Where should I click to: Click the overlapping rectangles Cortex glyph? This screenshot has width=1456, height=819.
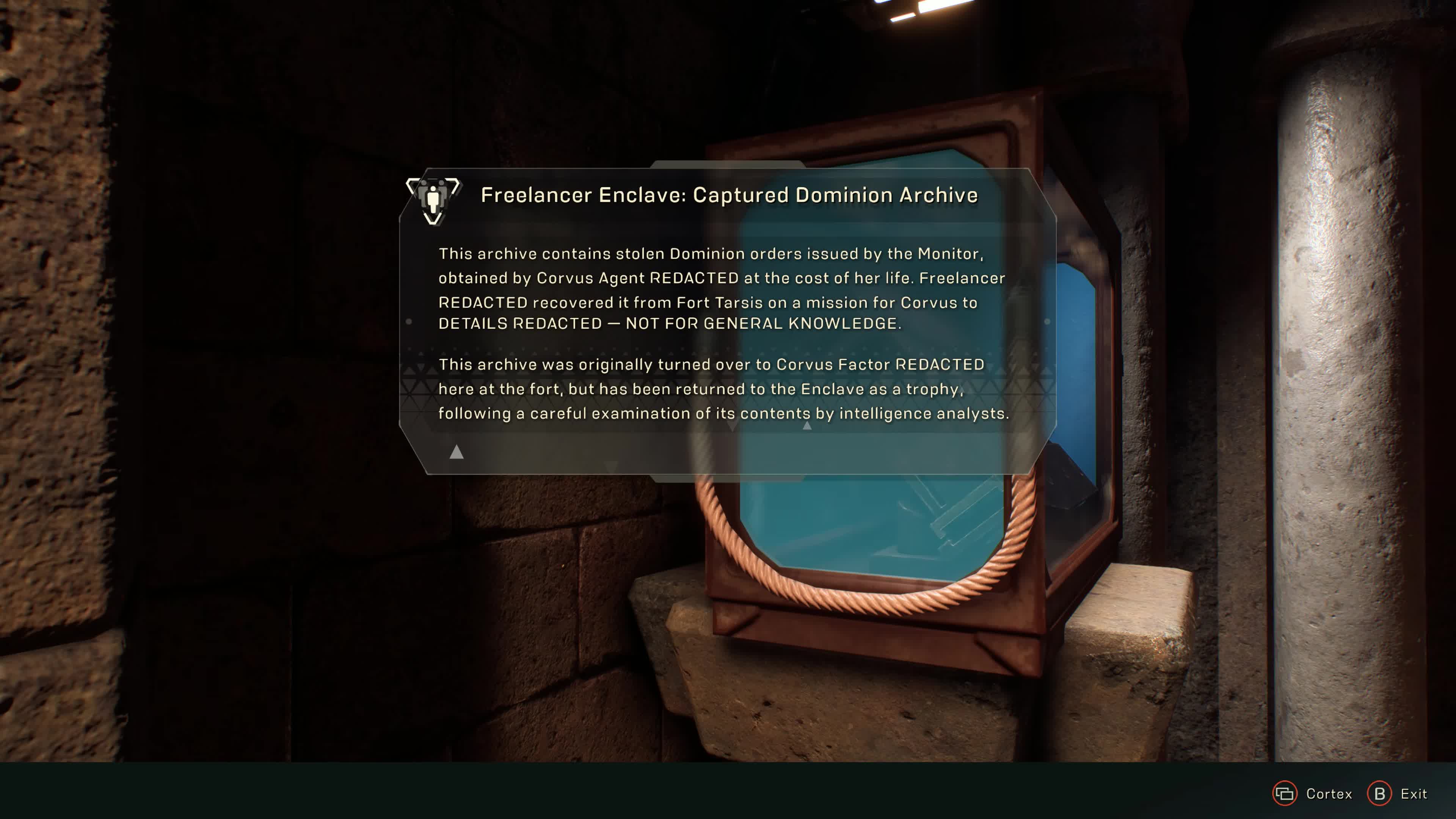1285,794
